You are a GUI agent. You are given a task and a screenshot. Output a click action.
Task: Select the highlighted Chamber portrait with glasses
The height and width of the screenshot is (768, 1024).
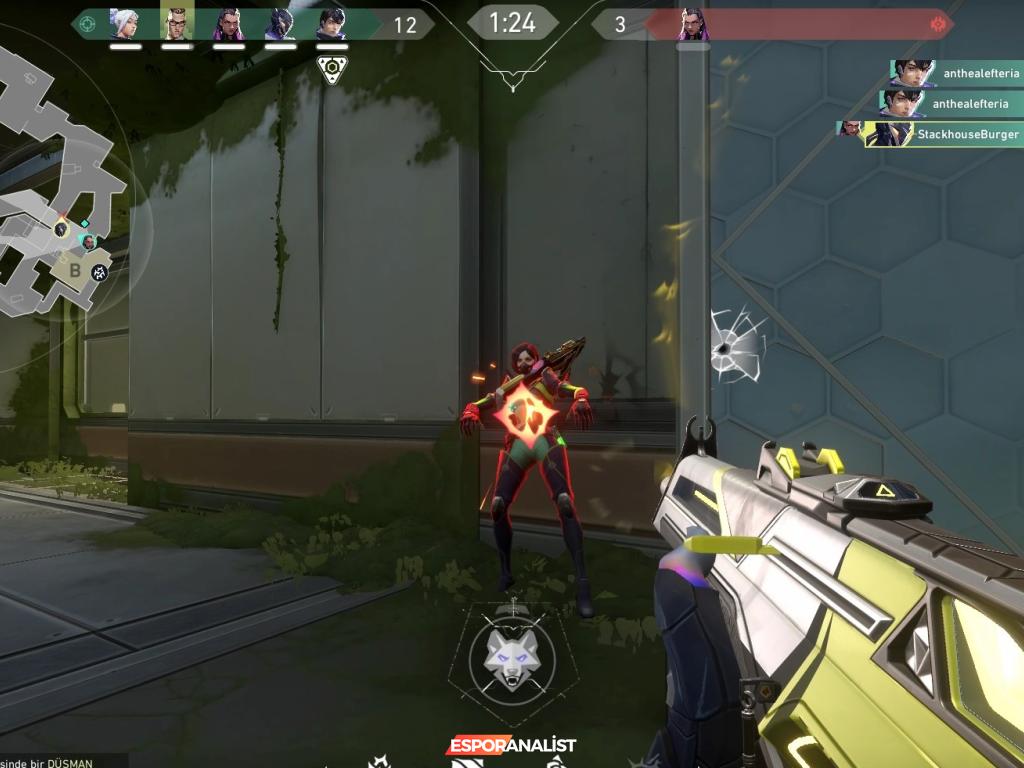(176, 23)
